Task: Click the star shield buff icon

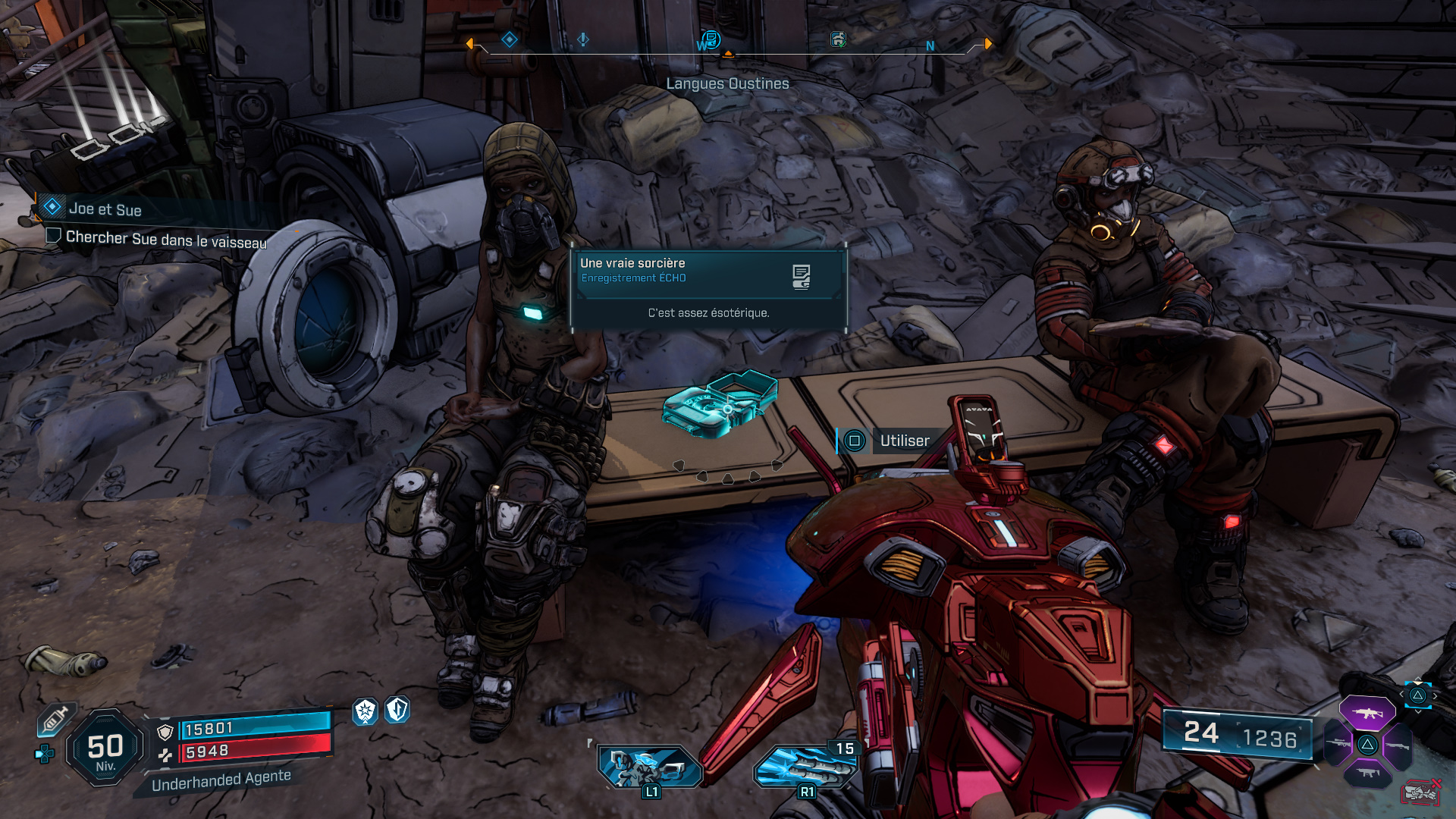Action: pos(366,711)
